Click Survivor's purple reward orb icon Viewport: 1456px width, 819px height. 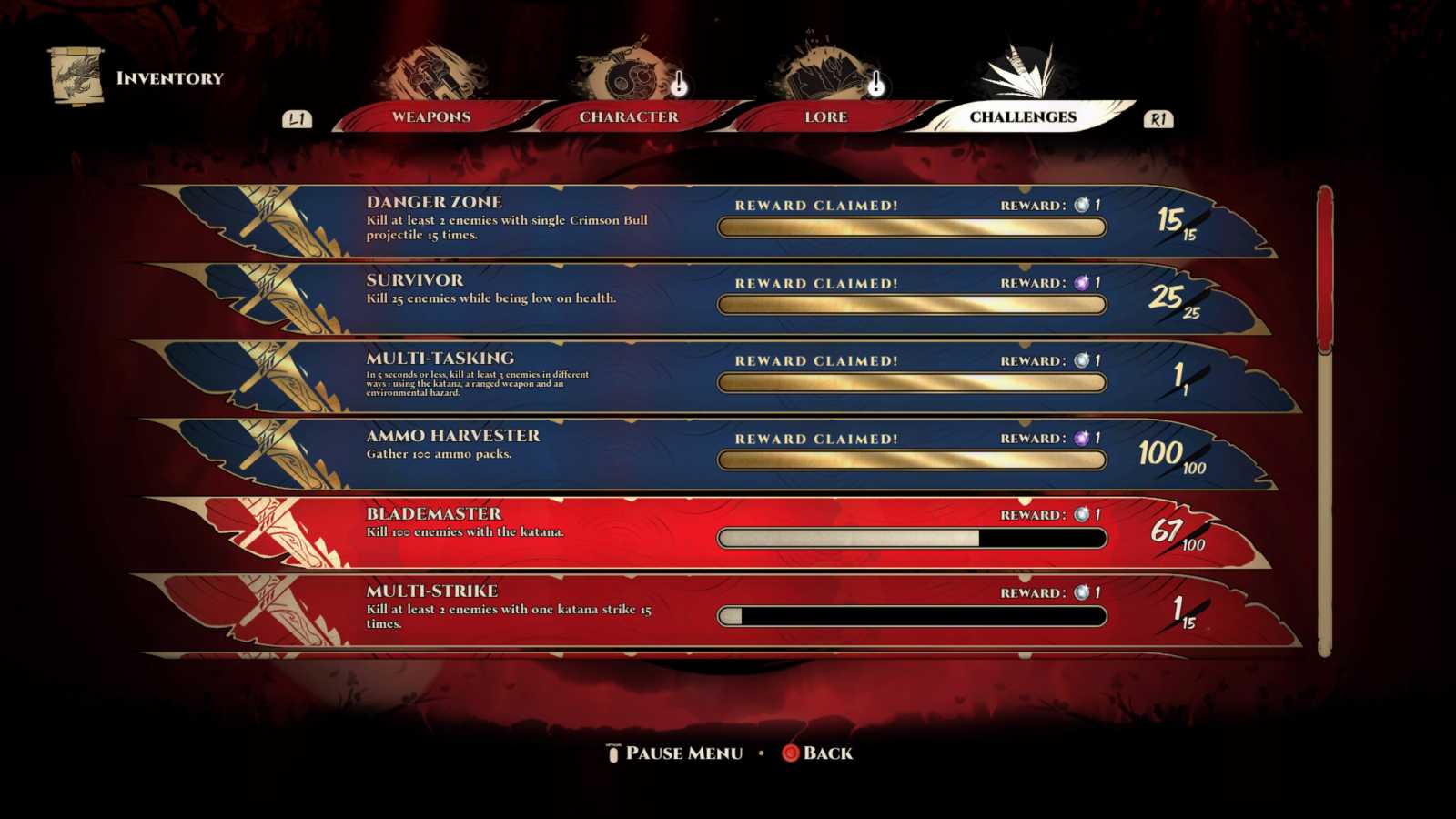point(1081,282)
